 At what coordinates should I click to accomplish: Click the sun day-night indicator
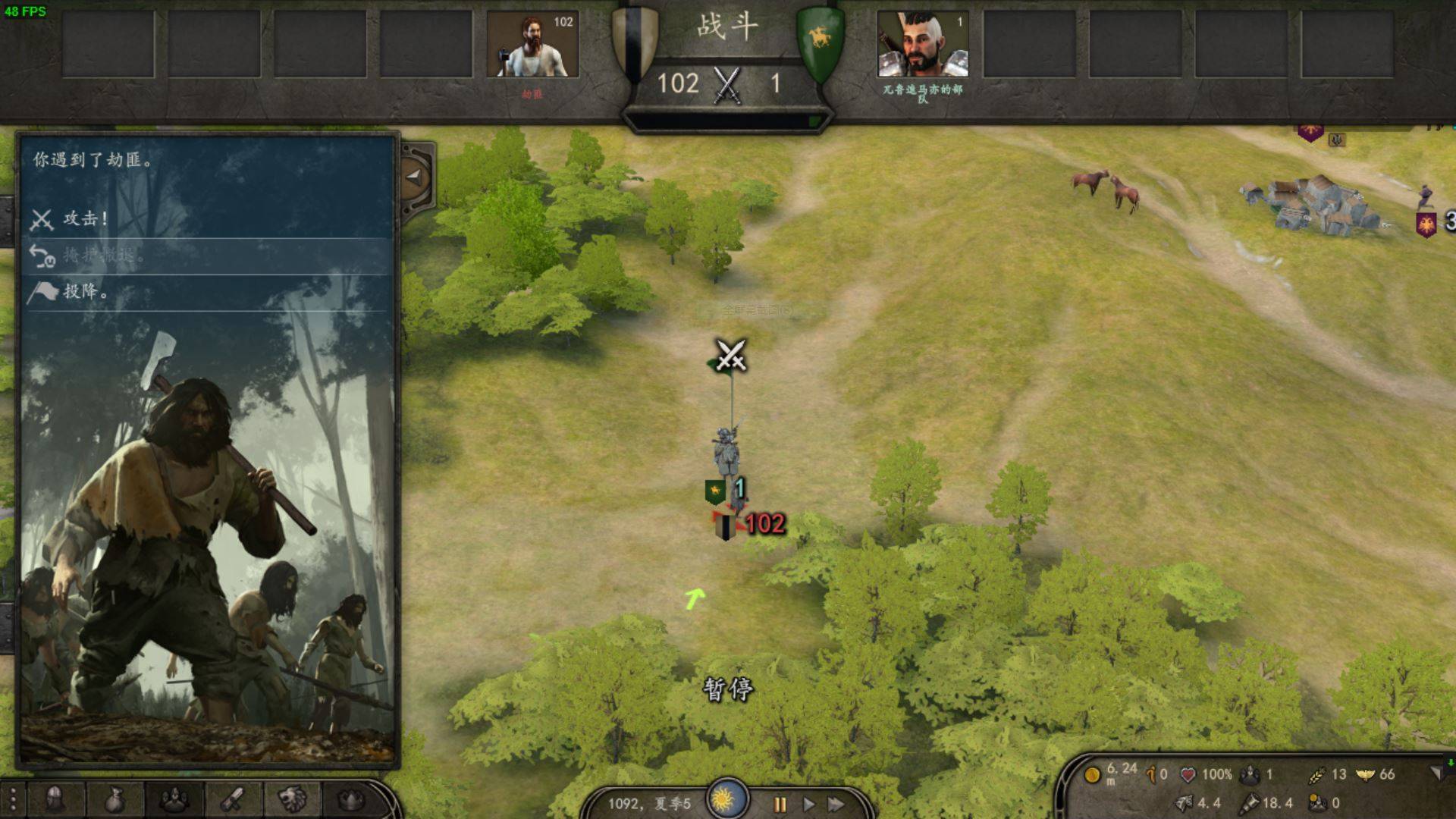726,799
